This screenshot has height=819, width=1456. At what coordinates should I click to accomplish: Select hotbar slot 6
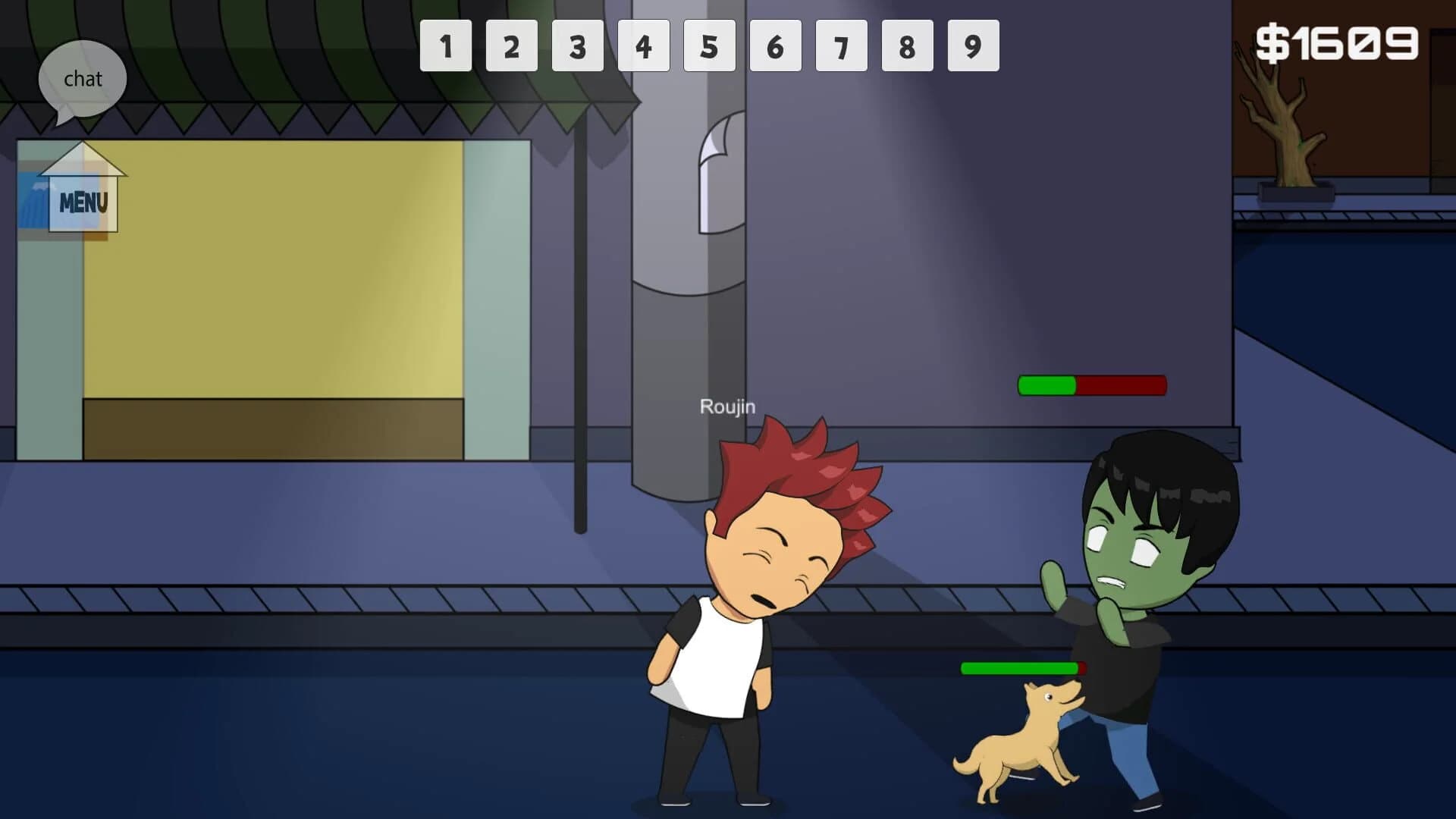775,46
